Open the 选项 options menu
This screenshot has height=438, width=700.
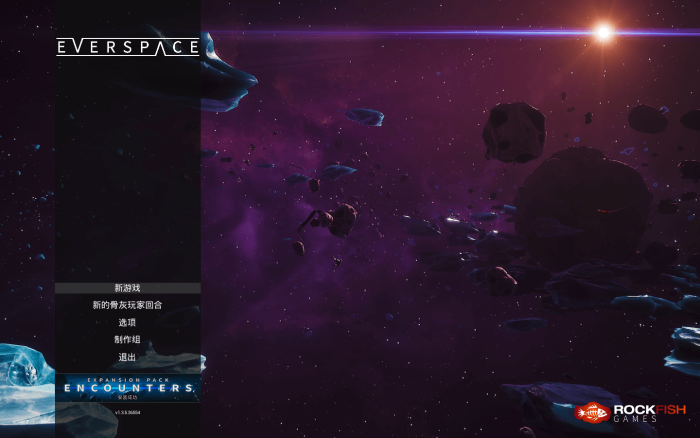[127, 322]
